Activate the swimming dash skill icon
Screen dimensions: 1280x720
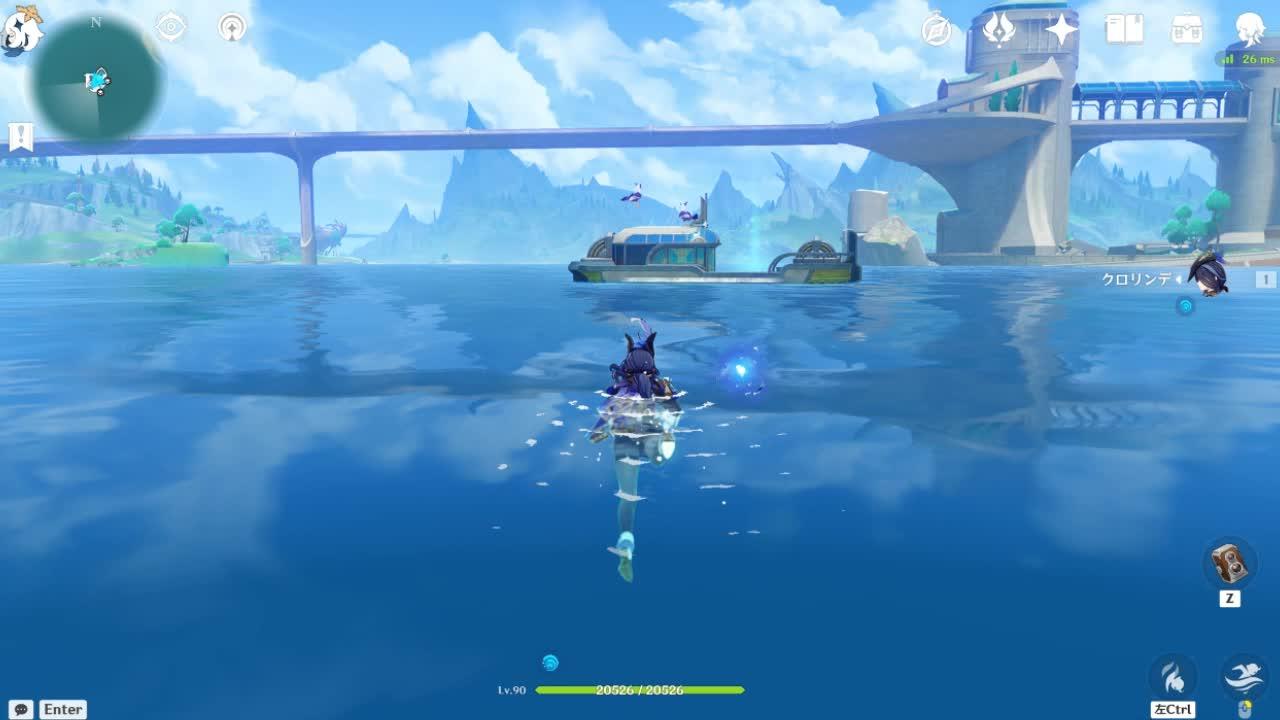tap(1245, 676)
